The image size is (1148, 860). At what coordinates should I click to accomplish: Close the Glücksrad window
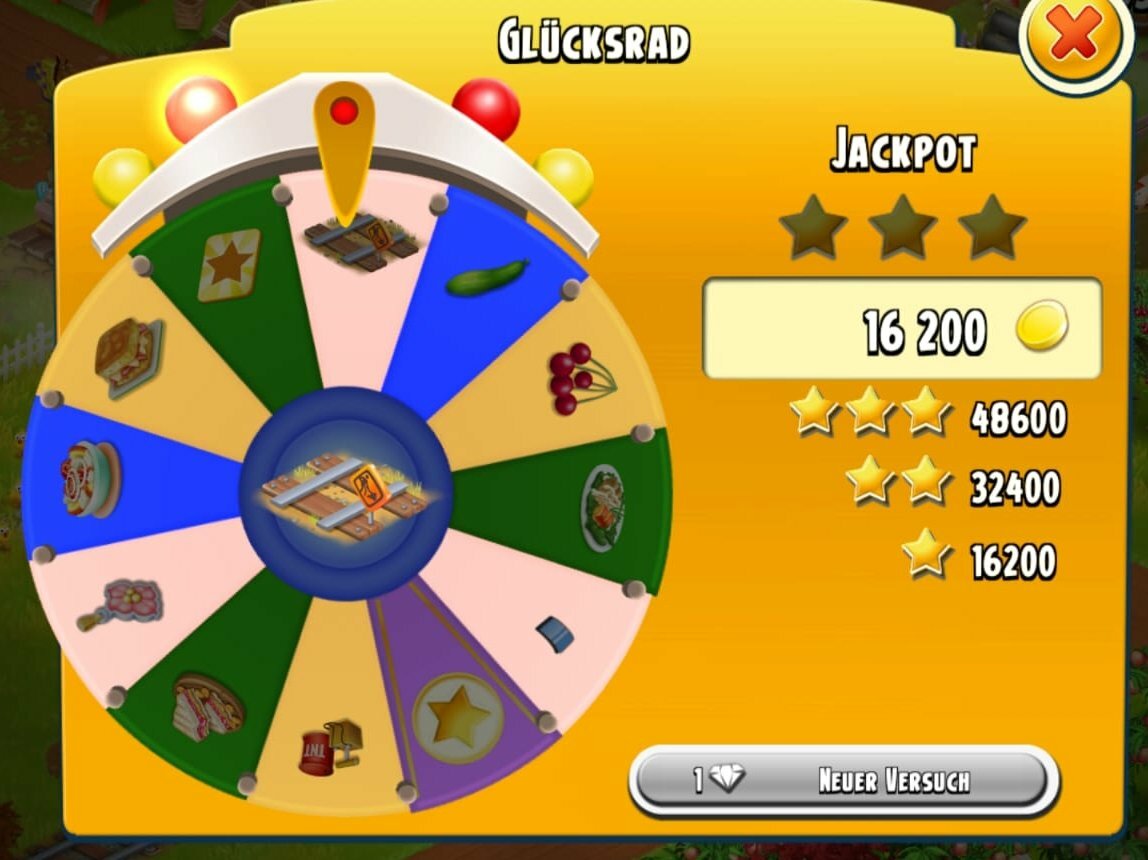(1073, 40)
